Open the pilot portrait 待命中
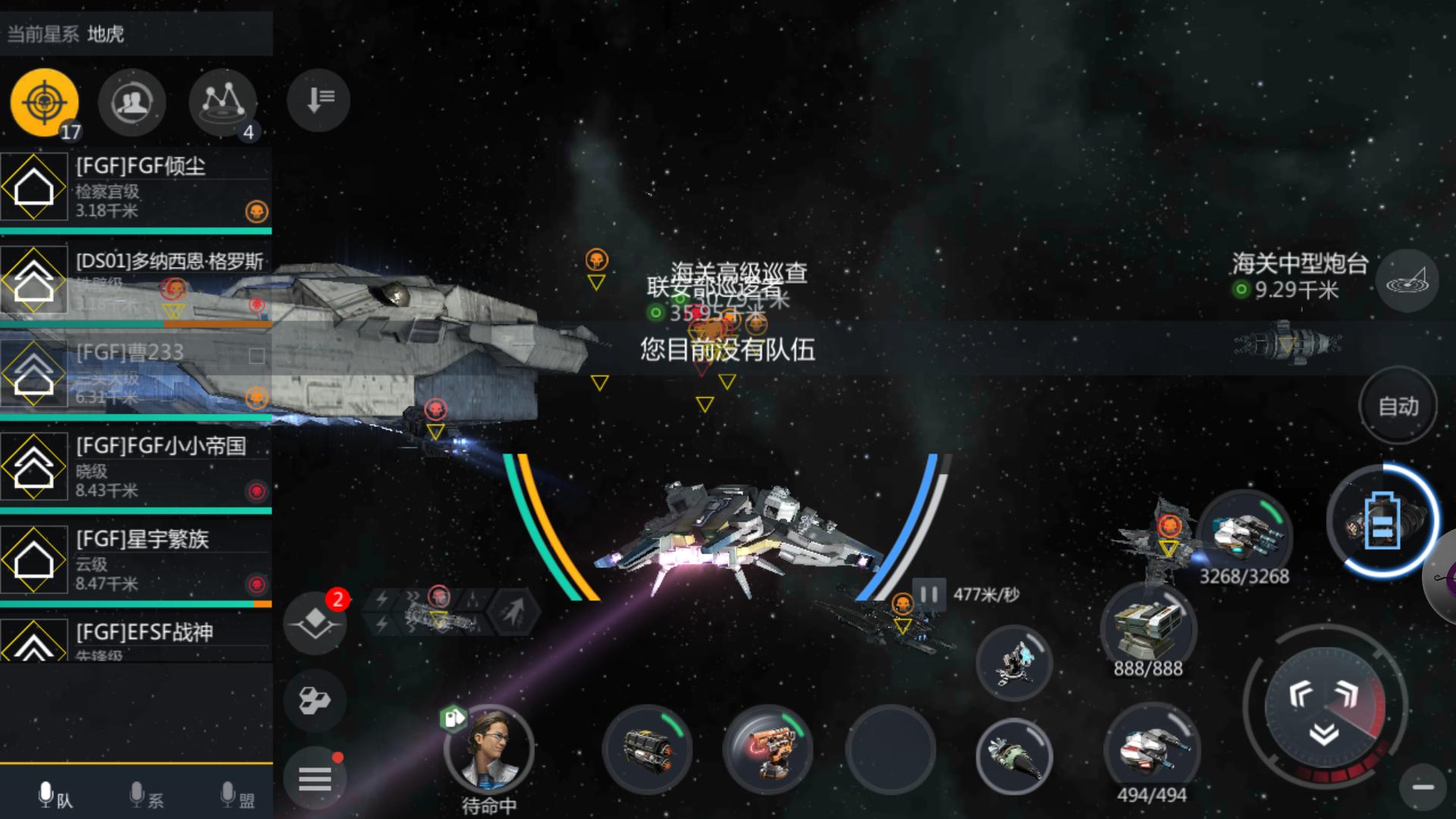The height and width of the screenshot is (819, 1456). click(489, 750)
